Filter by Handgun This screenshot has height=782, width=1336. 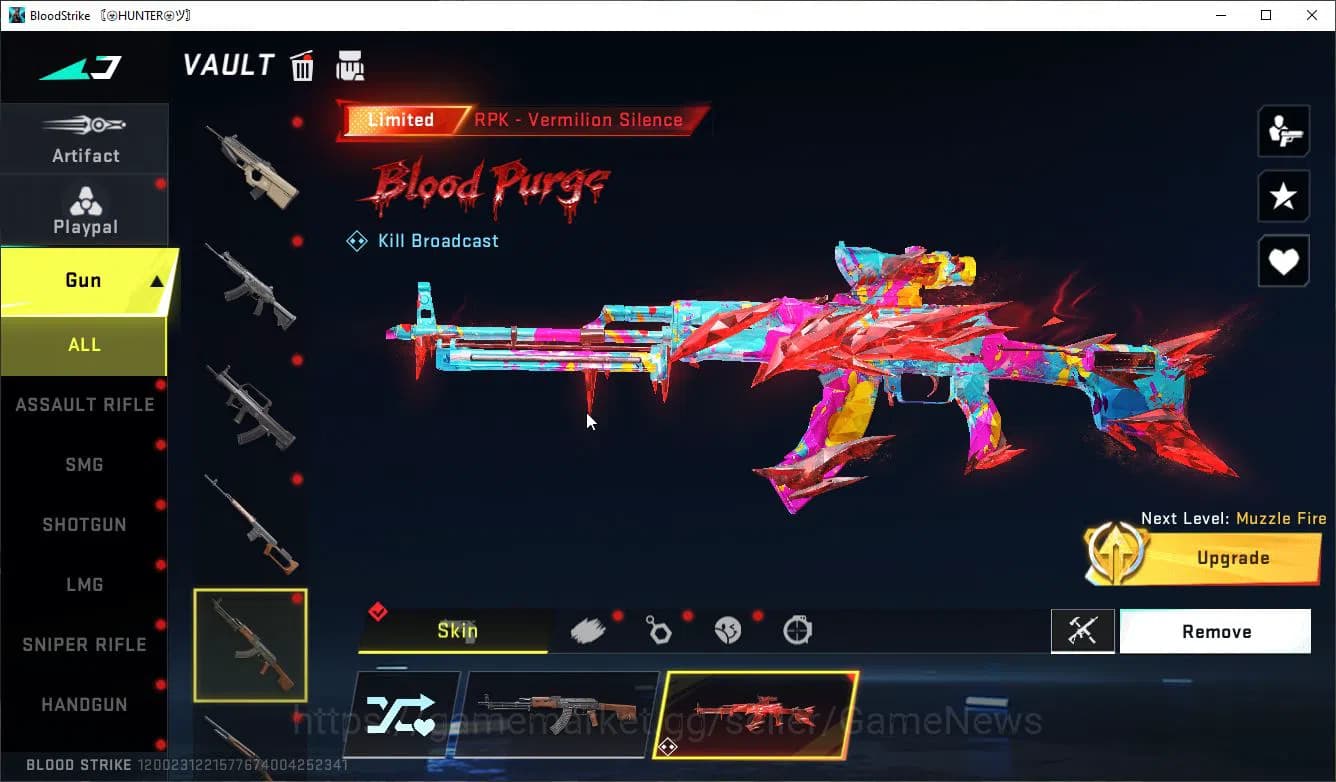click(x=84, y=705)
